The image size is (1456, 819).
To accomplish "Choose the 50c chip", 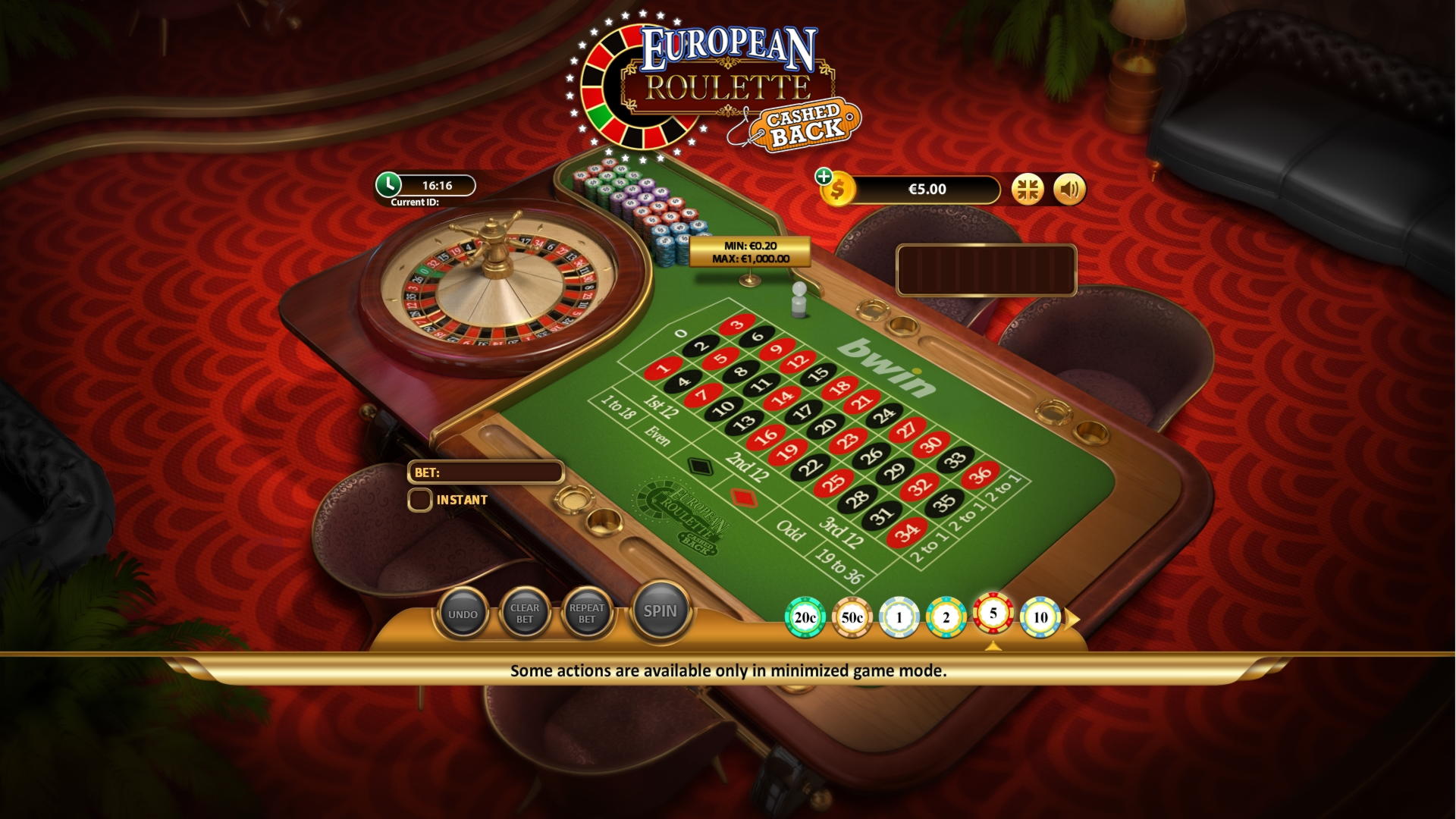I will pos(852,618).
